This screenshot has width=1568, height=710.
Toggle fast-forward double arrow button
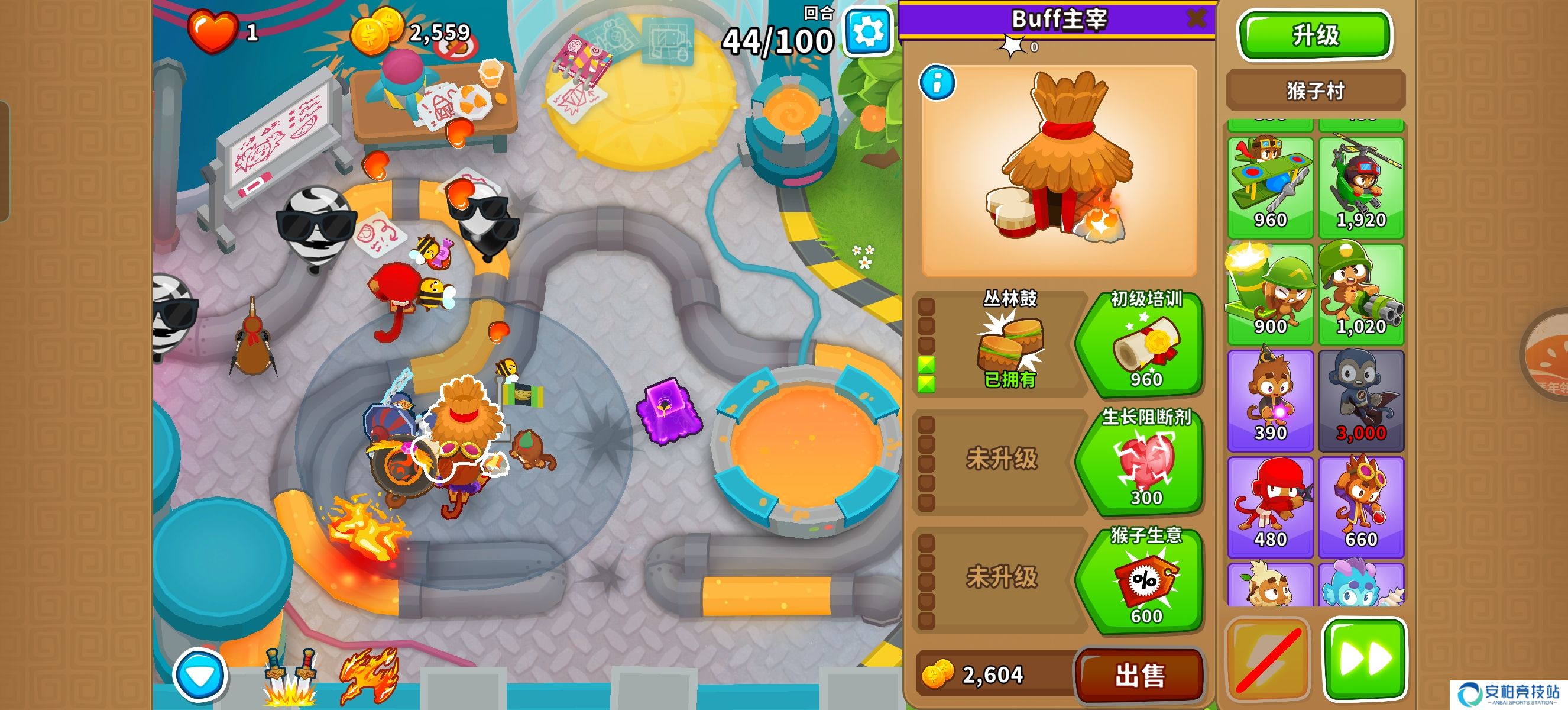coord(1365,659)
